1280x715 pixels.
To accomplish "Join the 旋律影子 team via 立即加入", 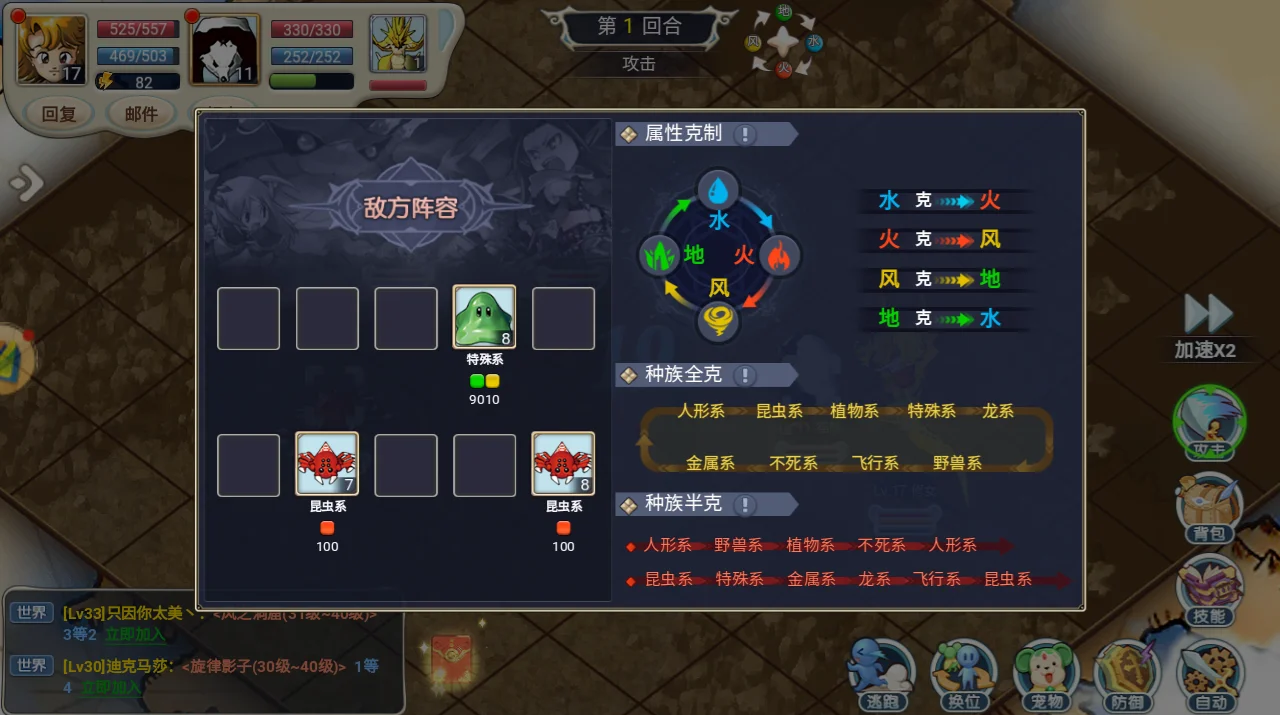I will coord(110,687).
